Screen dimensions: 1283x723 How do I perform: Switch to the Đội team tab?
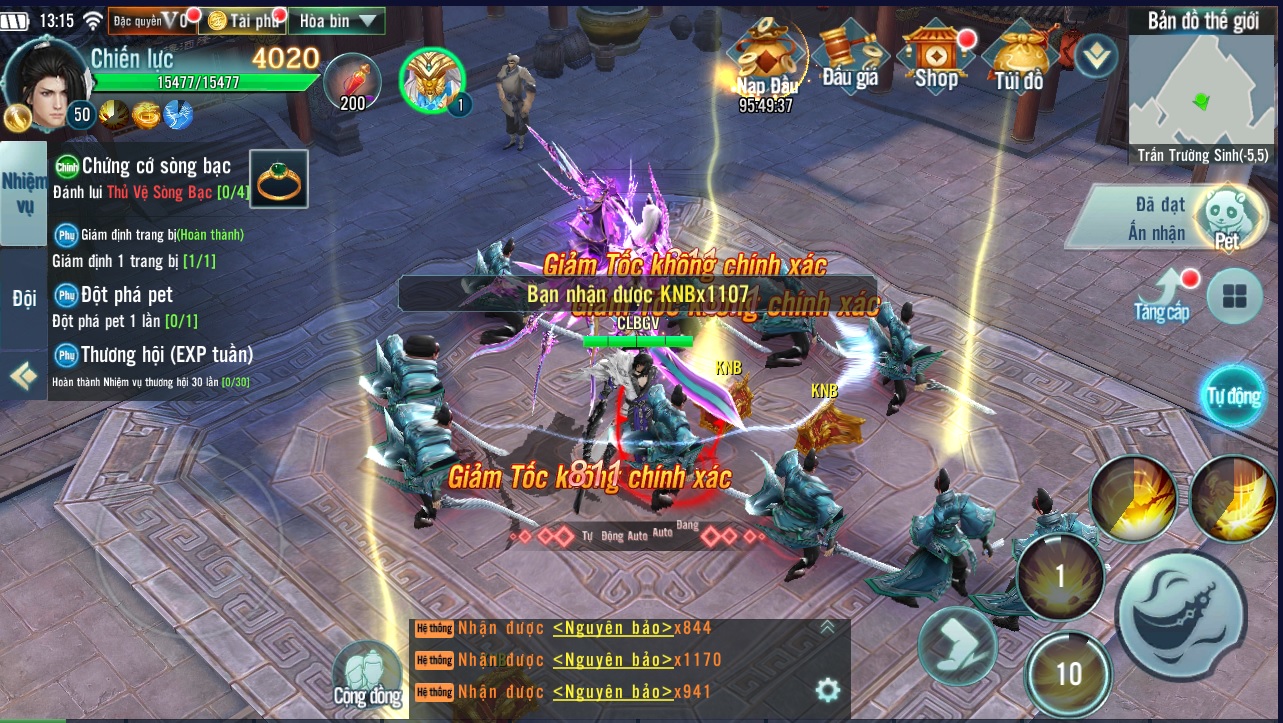pos(23,298)
